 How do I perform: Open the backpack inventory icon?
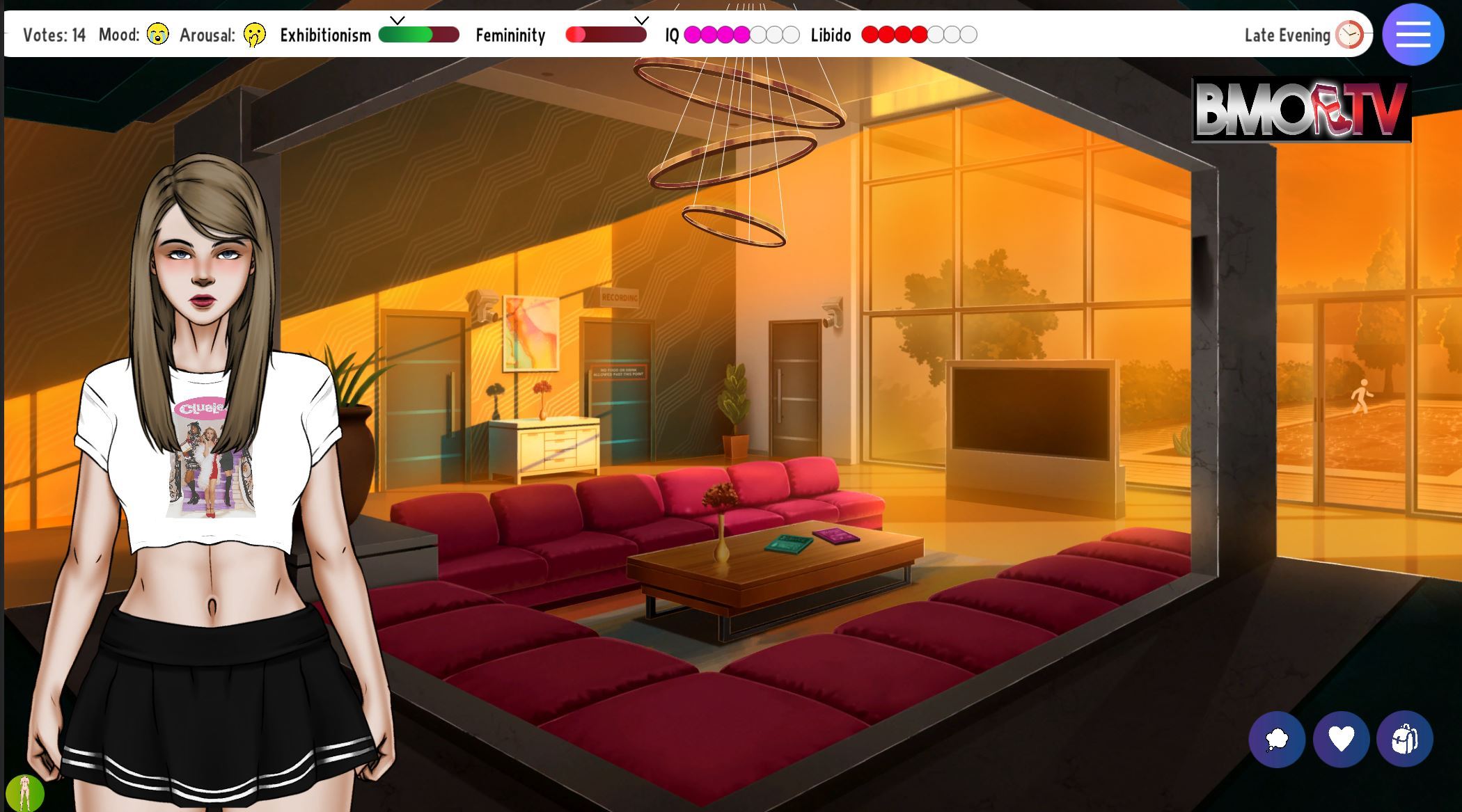[x=1406, y=740]
